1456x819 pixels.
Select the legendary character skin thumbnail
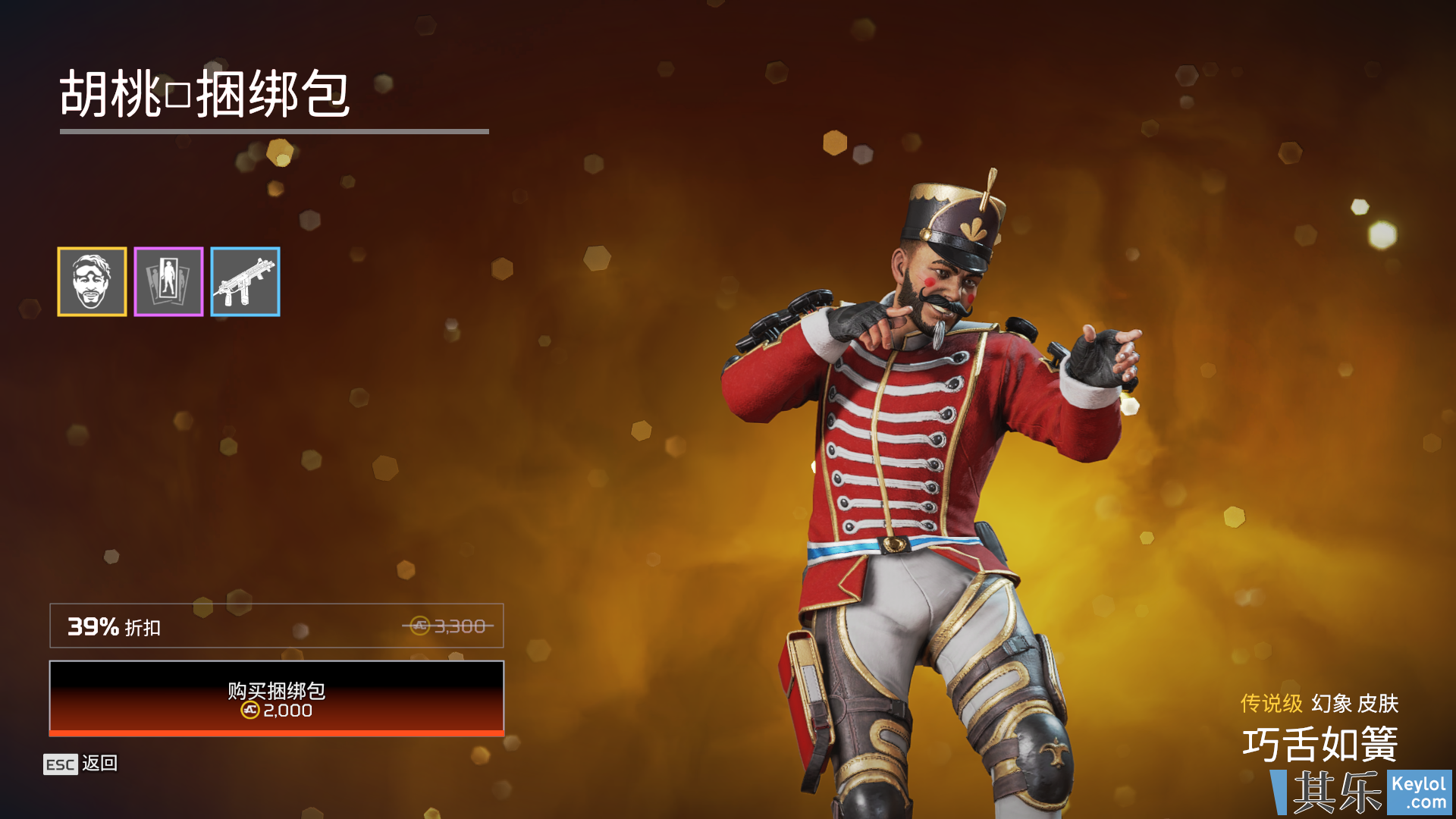point(92,281)
